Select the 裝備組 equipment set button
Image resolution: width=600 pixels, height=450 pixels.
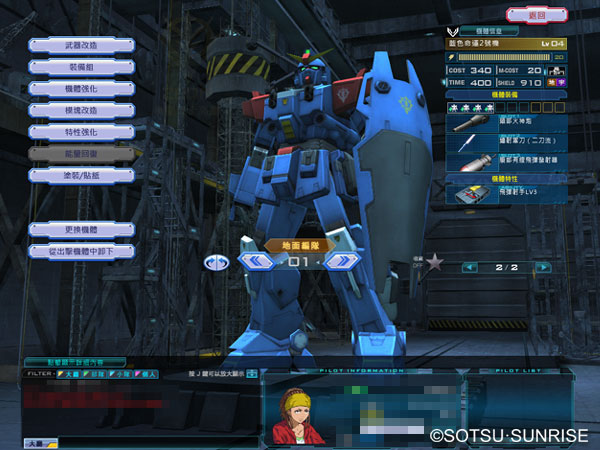point(81,67)
